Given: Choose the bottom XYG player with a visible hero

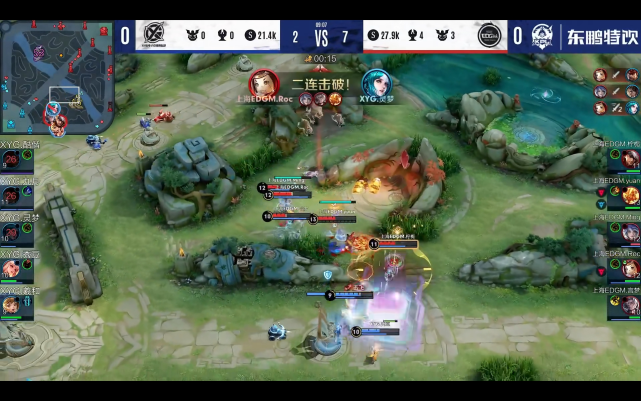Looking at the screenshot, I should coord(12,302).
